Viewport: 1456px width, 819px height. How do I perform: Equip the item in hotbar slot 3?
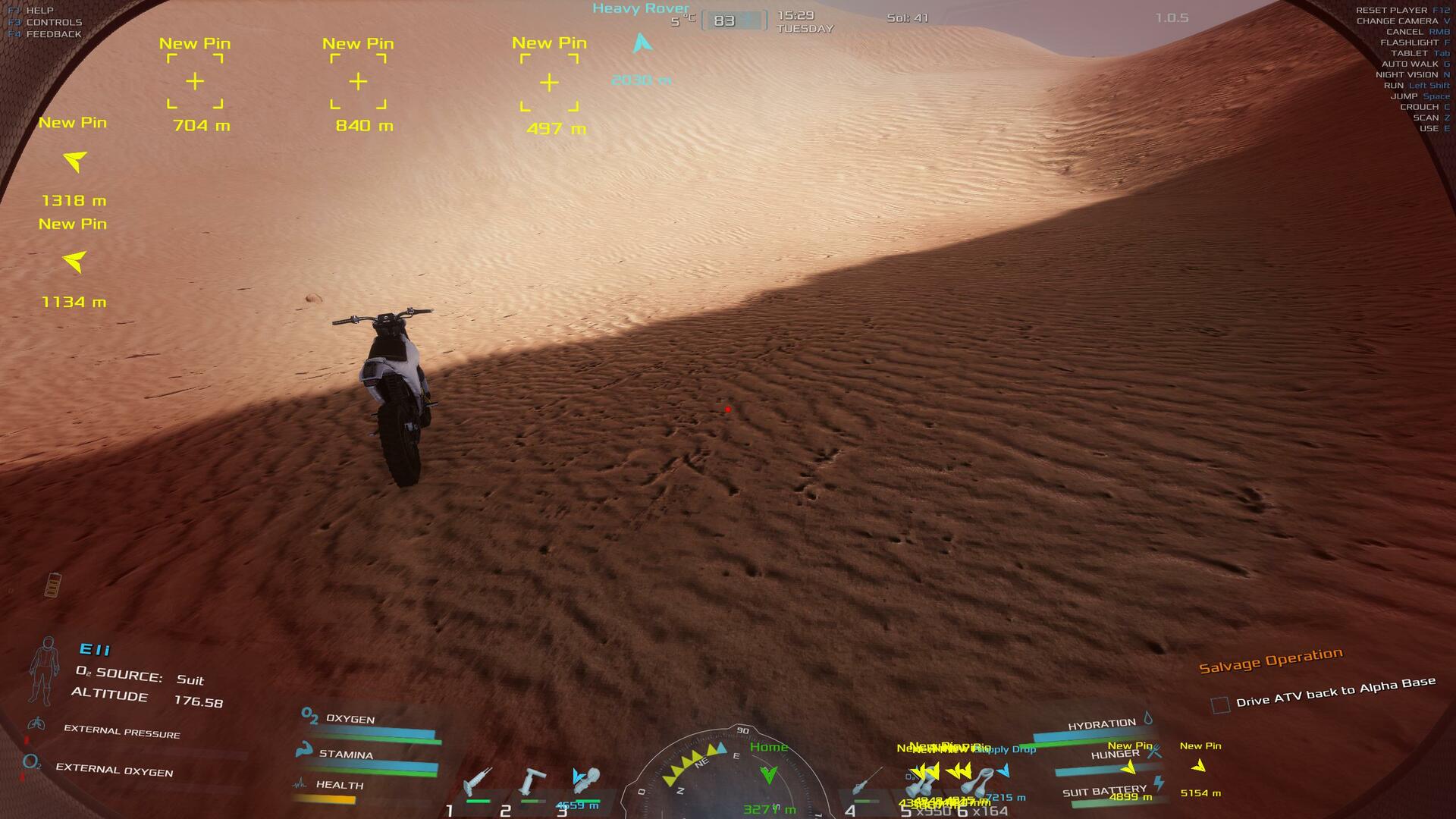coord(587,780)
